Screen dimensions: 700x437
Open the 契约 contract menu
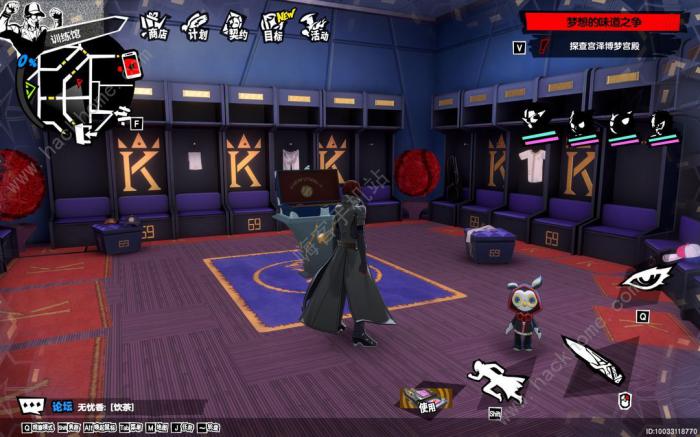[x=235, y=26]
